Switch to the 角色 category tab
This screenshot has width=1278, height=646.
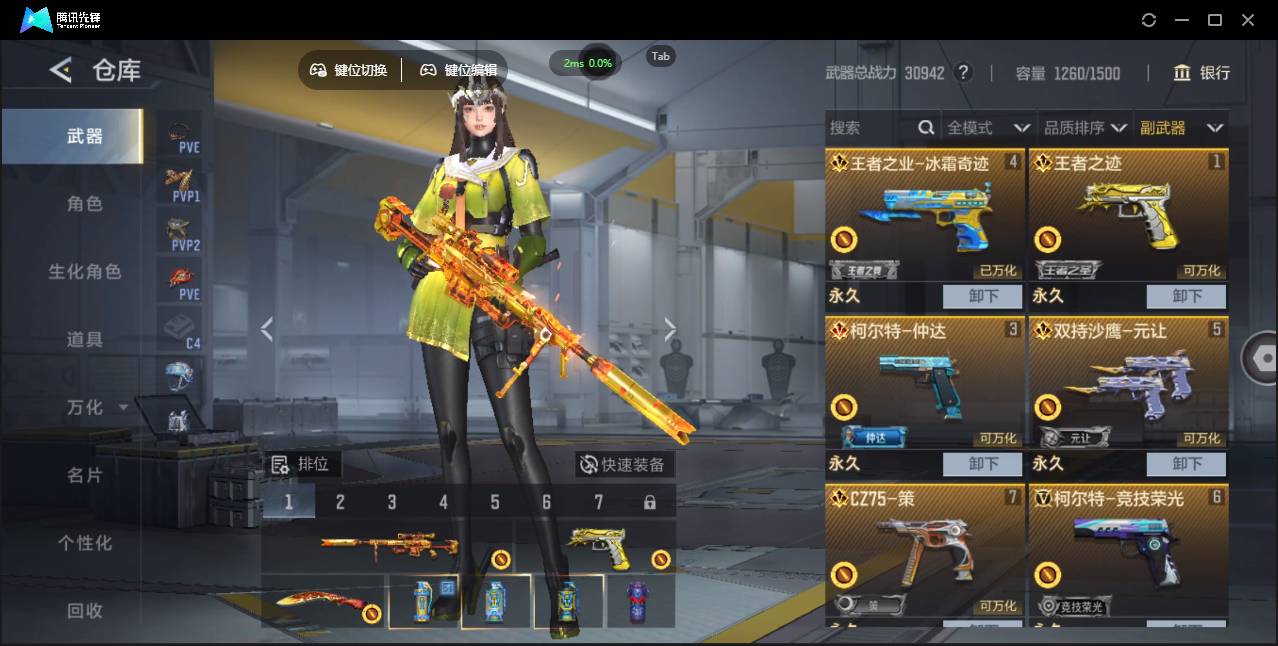pyautogui.click(x=85, y=204)
